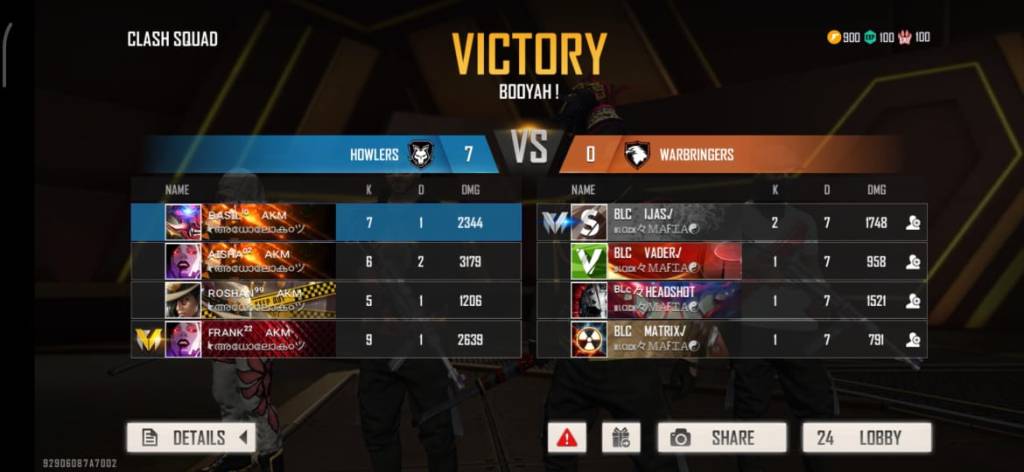Add BLC IJAS as a friend
Viewport: 1024px width, 472px height.
(x=912, y=223)
